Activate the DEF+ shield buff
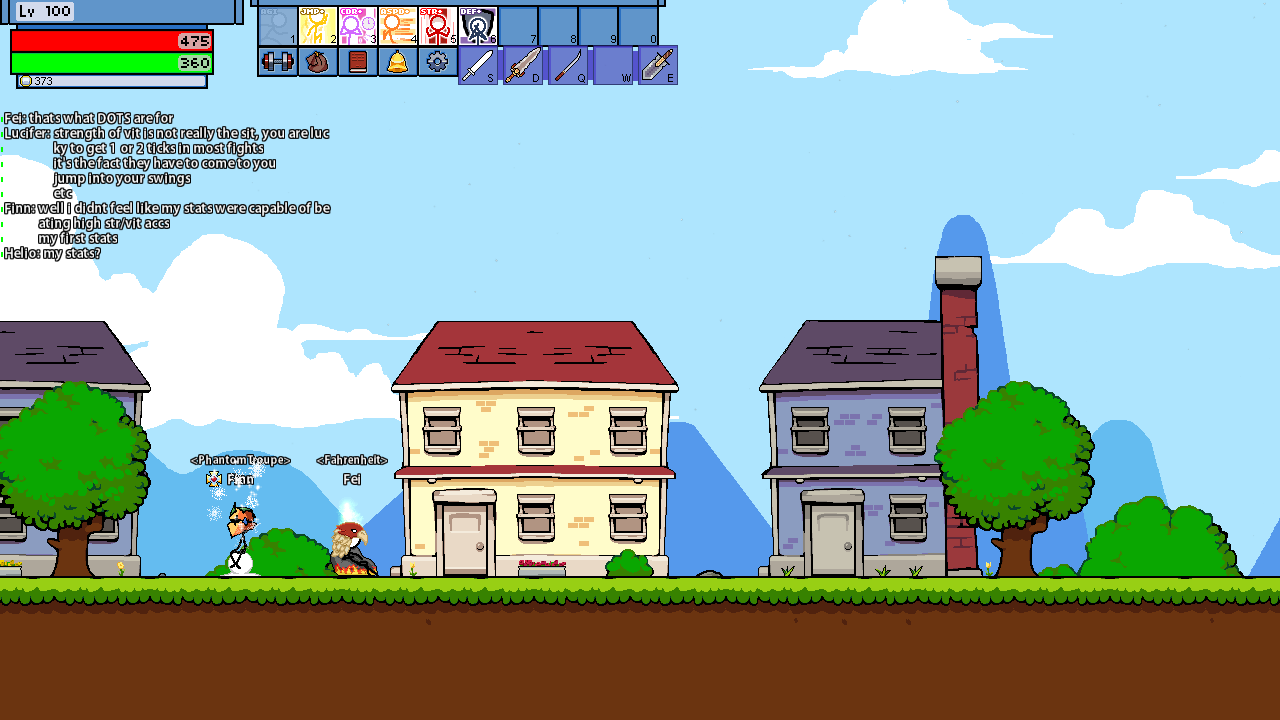 [x=478, y=27]
